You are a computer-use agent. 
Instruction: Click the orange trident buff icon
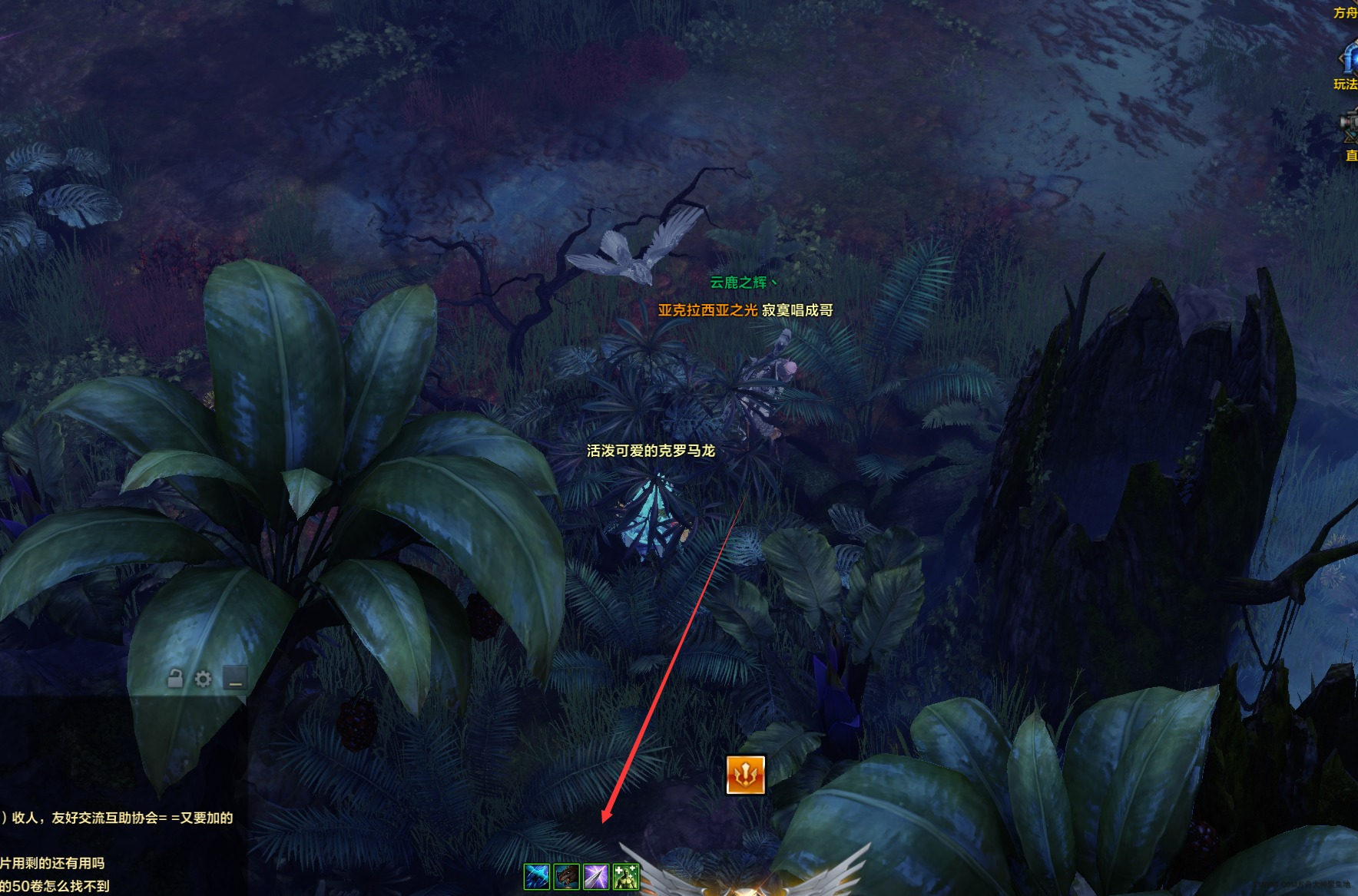coord(746,775)
